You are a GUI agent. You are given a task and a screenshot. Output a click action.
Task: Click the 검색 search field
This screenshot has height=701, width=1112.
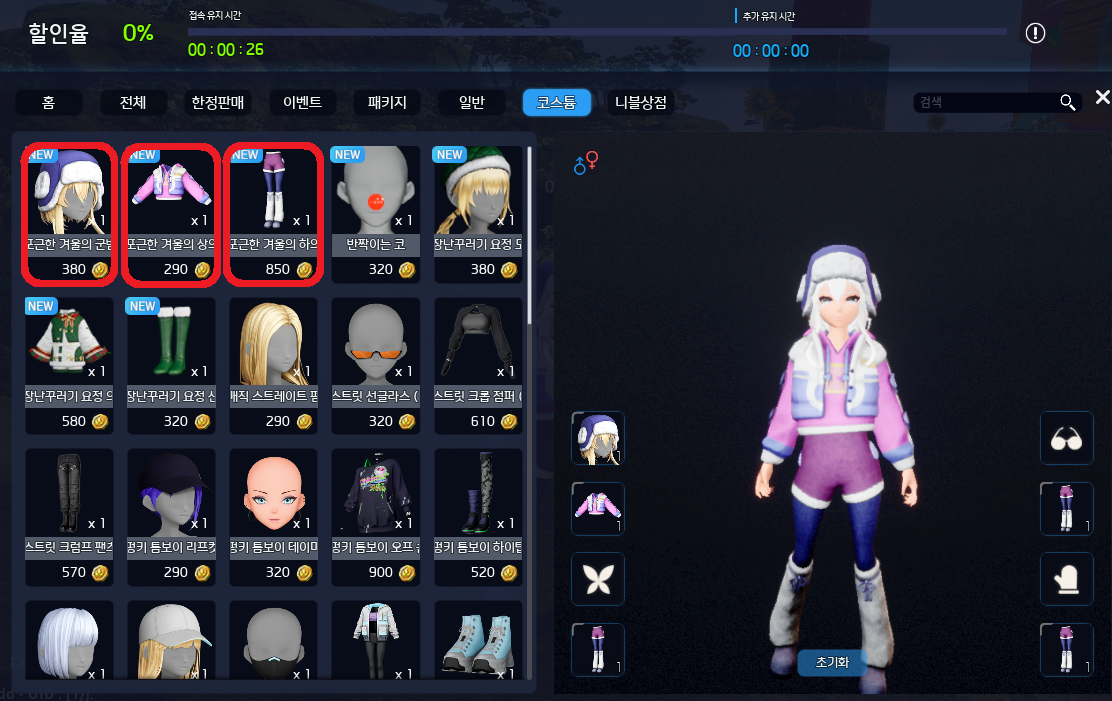click(x=985, y=102)
